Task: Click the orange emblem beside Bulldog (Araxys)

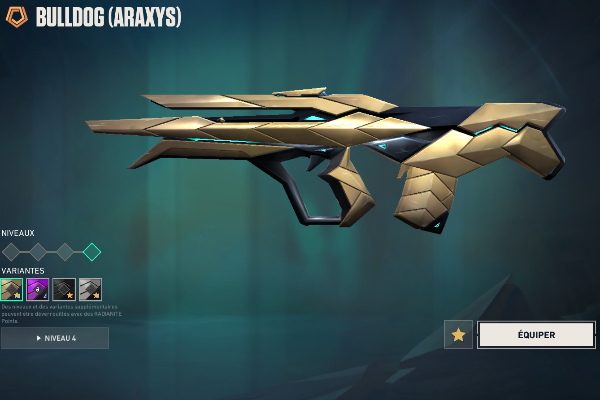Action: pyautogui.click(x=17, y=17)
